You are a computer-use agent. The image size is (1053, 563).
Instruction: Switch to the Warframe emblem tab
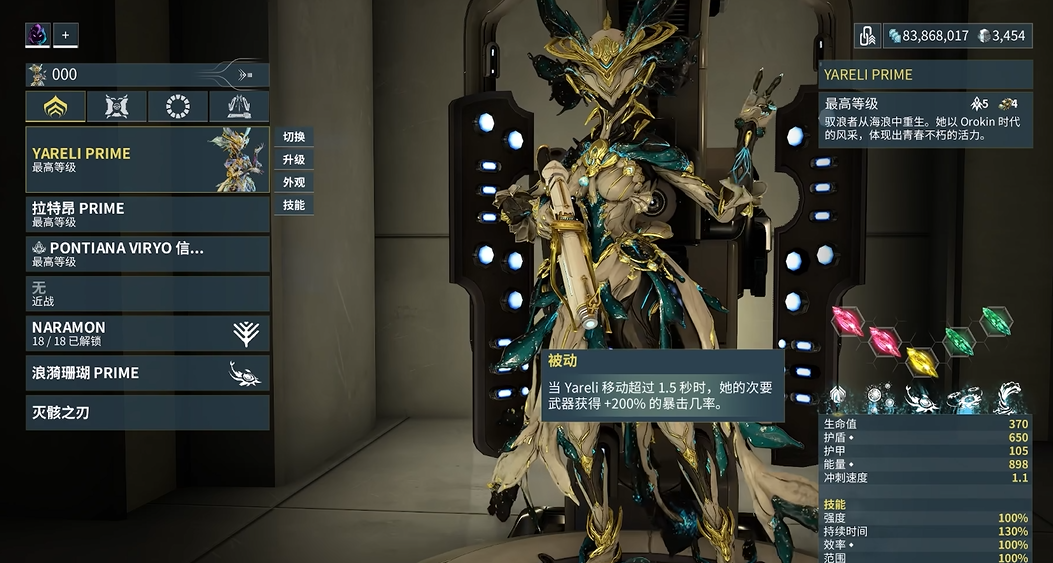[x=55, y=107]
